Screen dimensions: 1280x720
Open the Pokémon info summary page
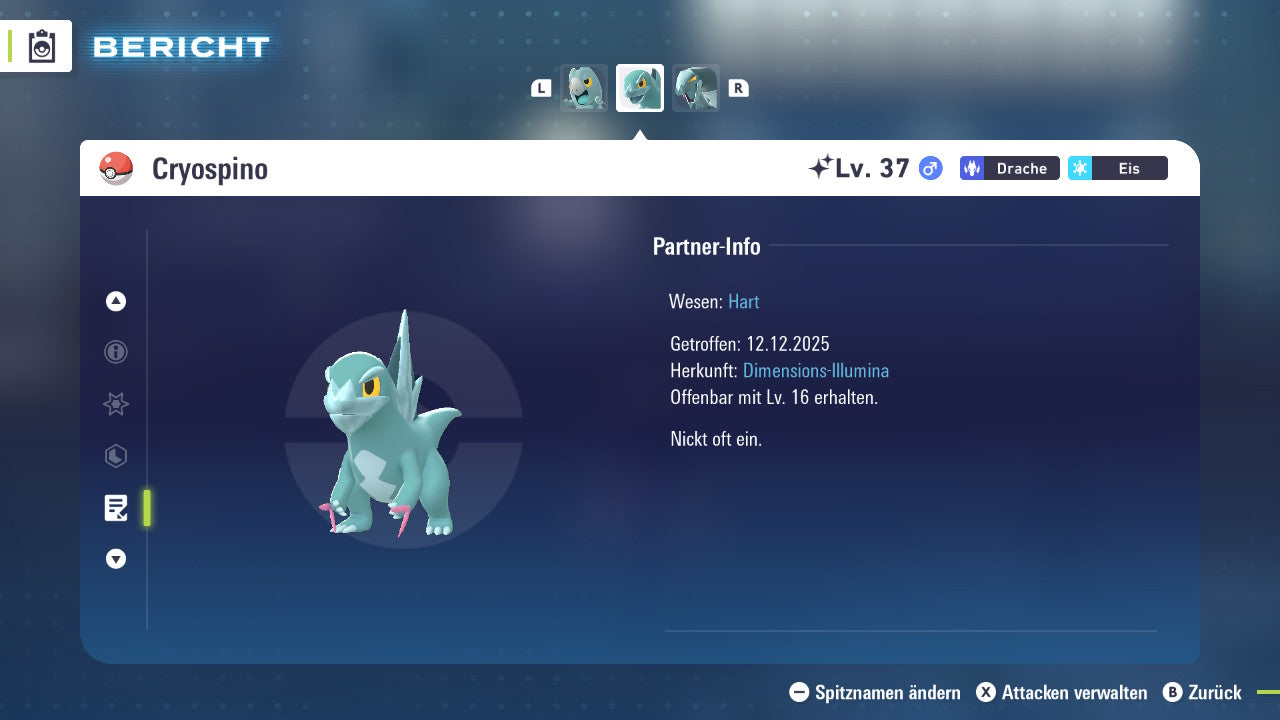click(x=115, y=352)
